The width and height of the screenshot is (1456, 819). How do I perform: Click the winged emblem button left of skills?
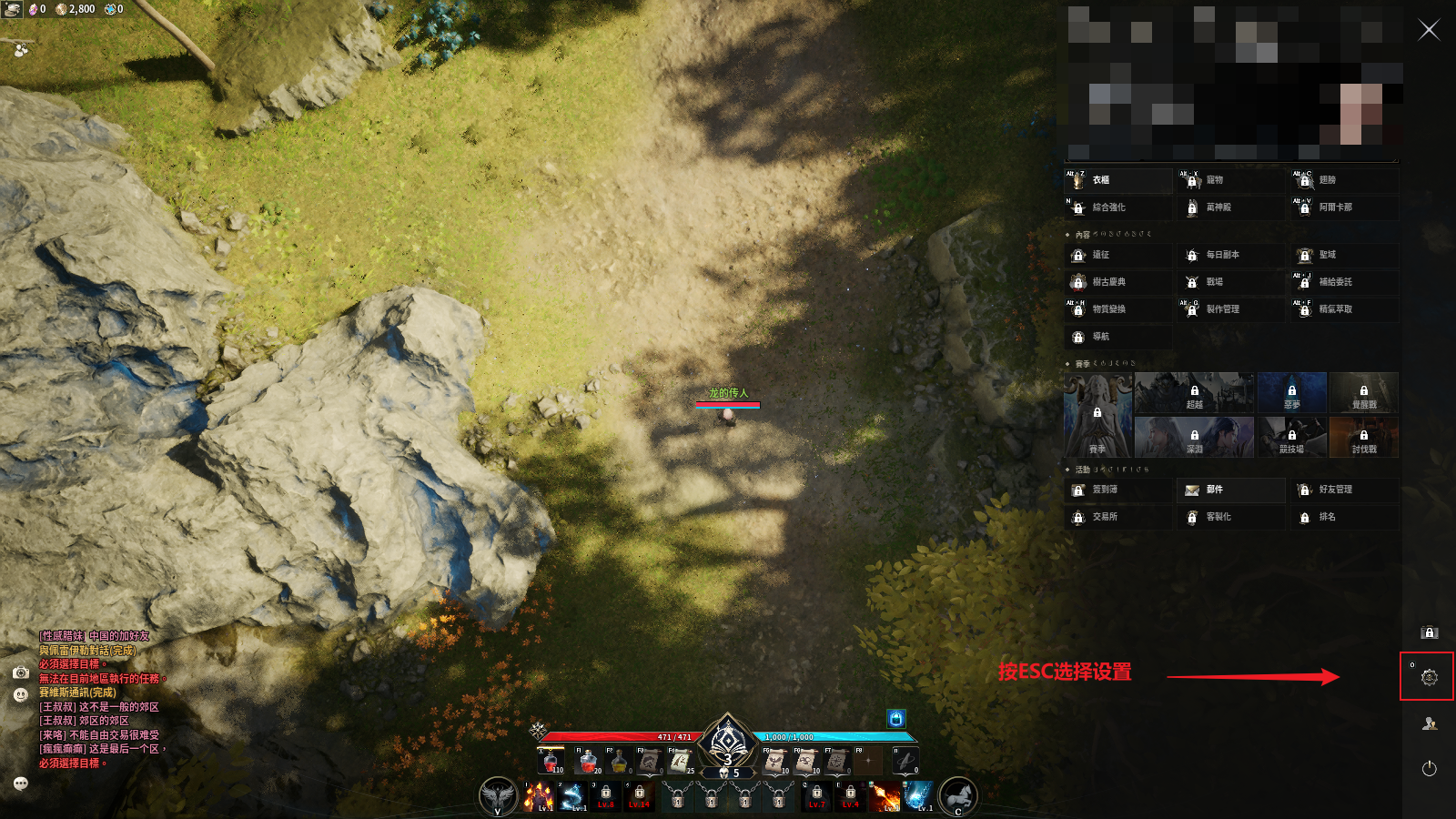[498, 796]
